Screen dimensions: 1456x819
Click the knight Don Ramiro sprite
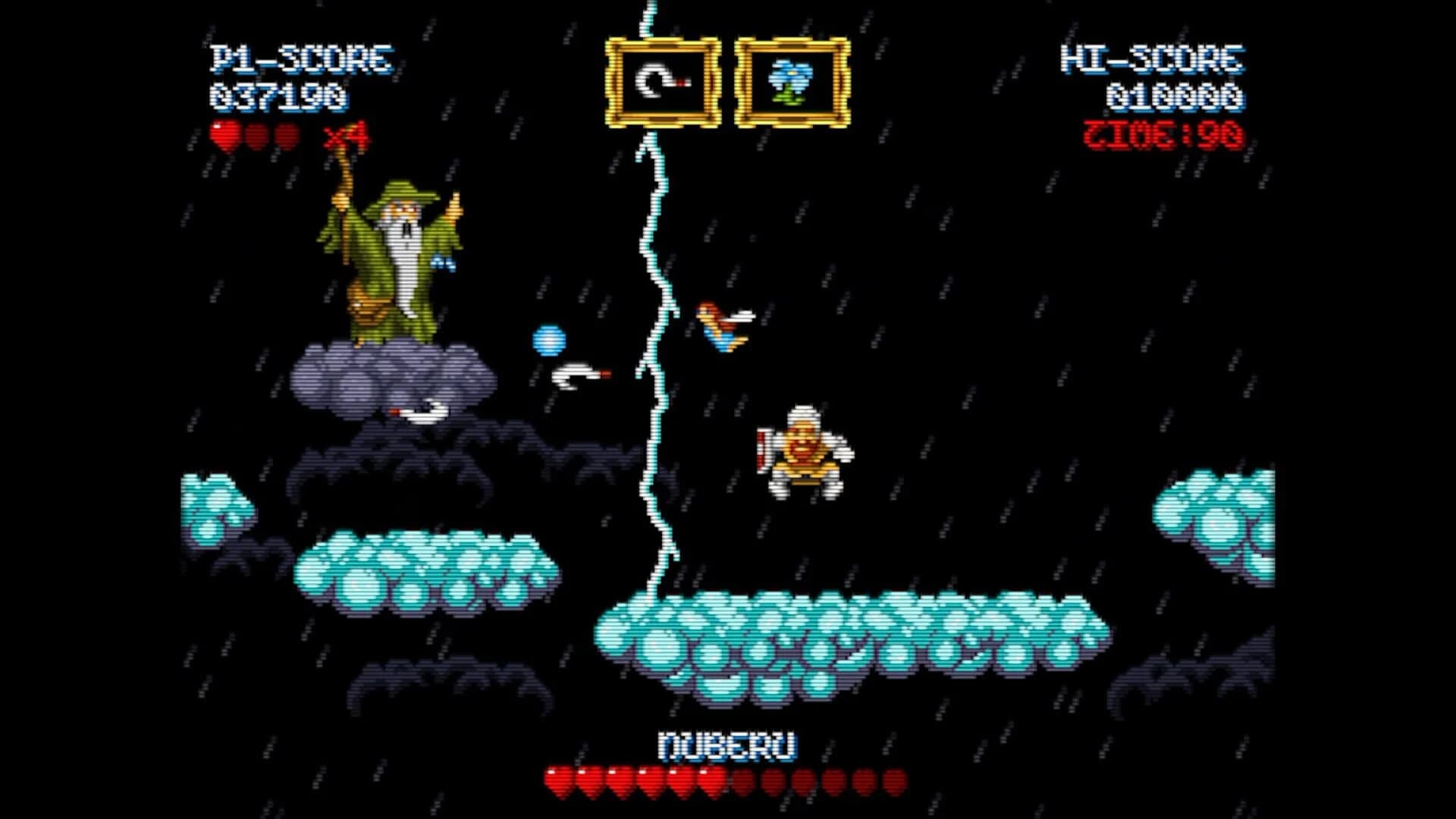pyautogui.click(x=804, y=451)
